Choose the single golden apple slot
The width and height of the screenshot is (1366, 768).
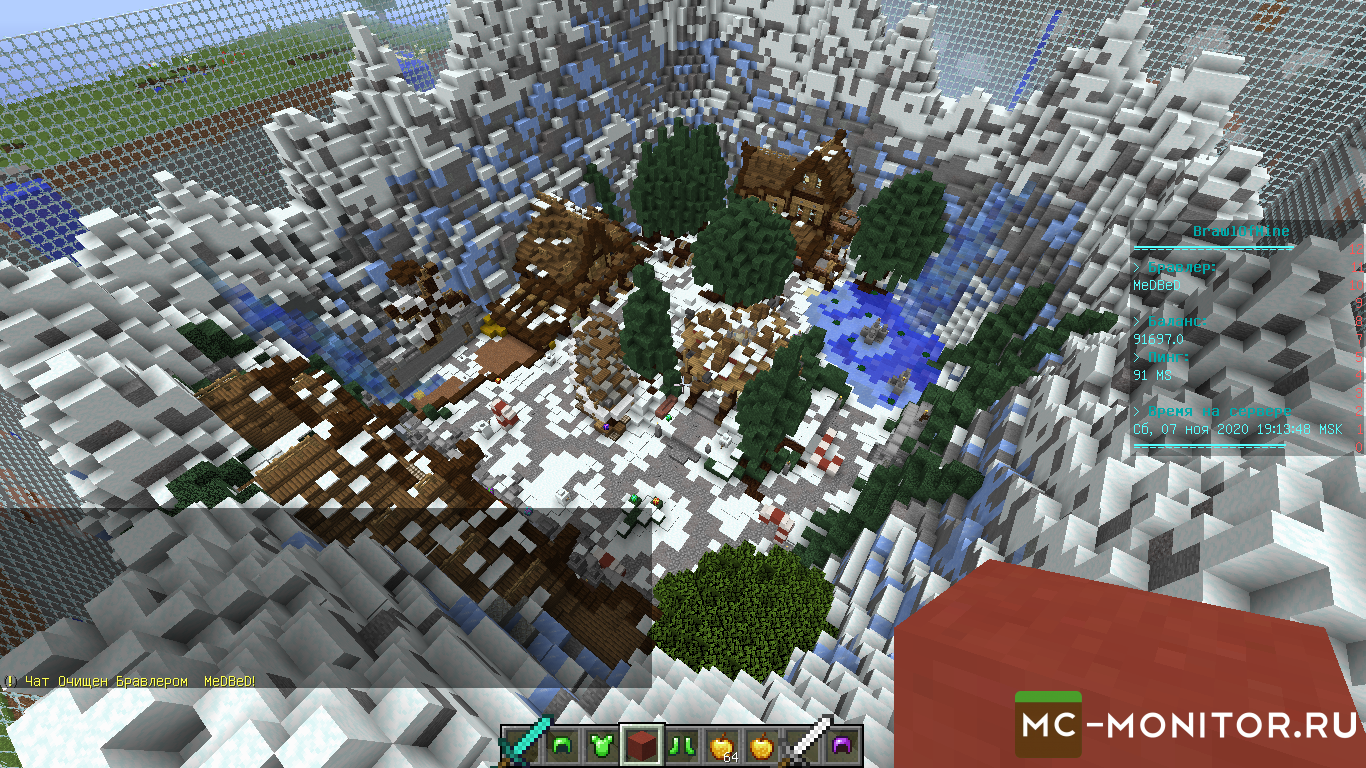click(x=761, y=744)
